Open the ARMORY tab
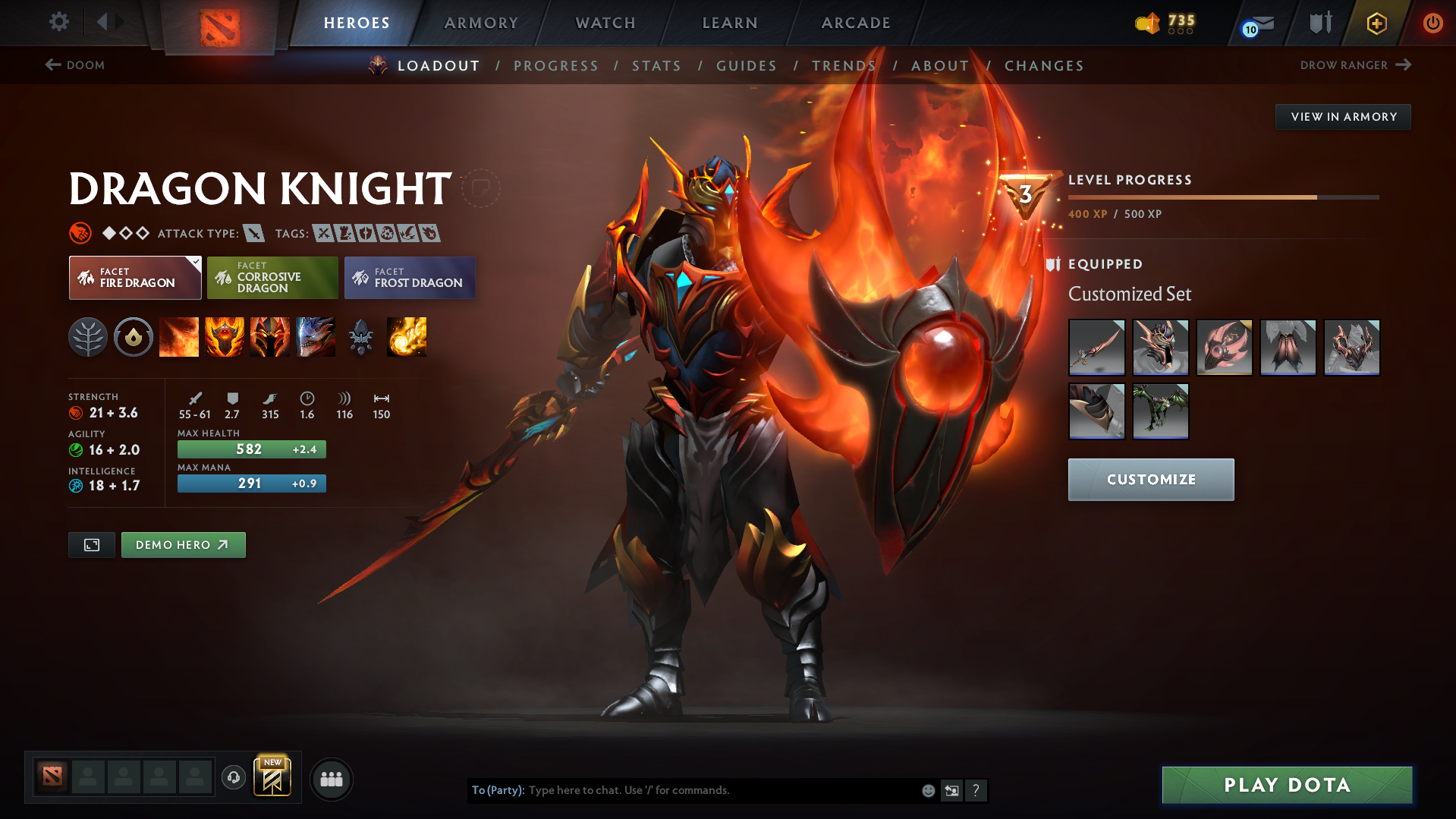The height and width of the screenshot is (819, 1456). pyautogui.click(x=481, y=23)
